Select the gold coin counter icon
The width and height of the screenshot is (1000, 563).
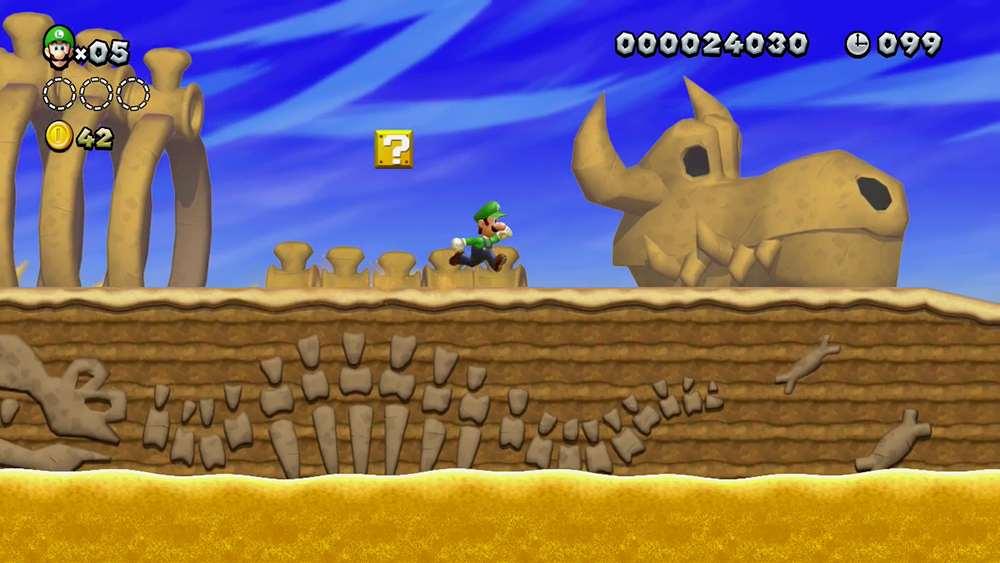(59, 137)
